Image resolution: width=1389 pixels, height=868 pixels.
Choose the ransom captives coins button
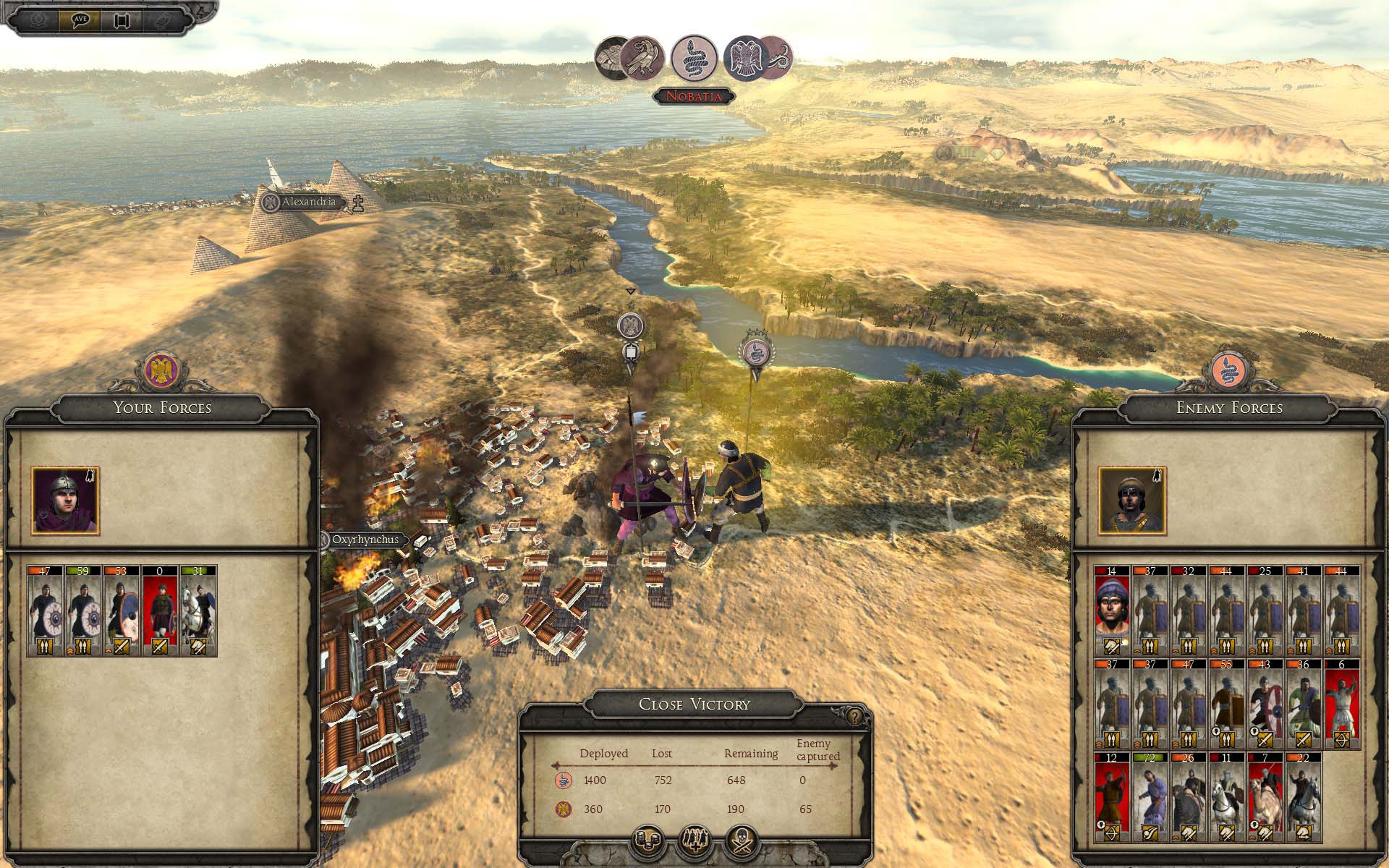tap(648, 841)
